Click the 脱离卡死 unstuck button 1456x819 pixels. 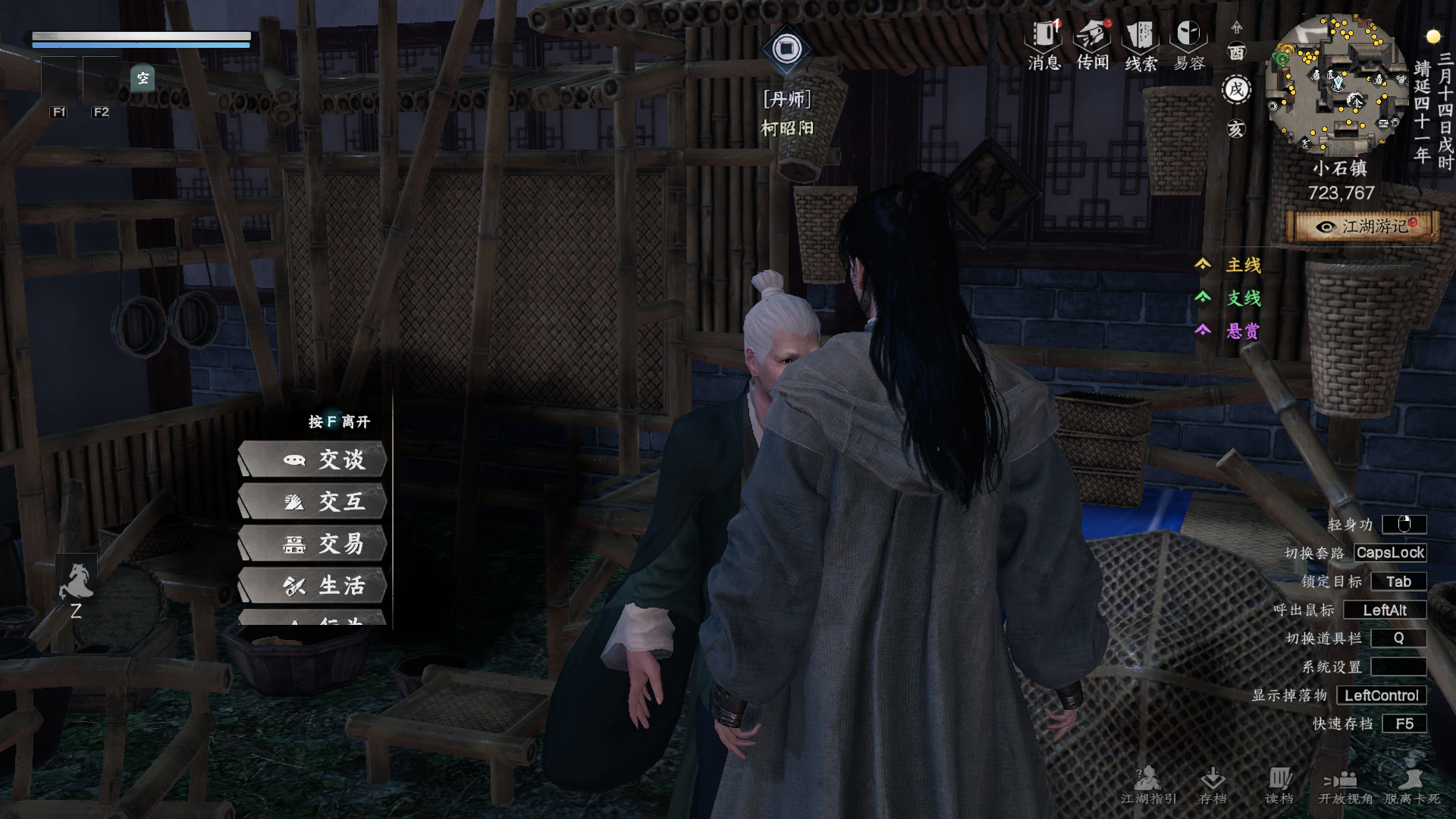pos(1412,786)
